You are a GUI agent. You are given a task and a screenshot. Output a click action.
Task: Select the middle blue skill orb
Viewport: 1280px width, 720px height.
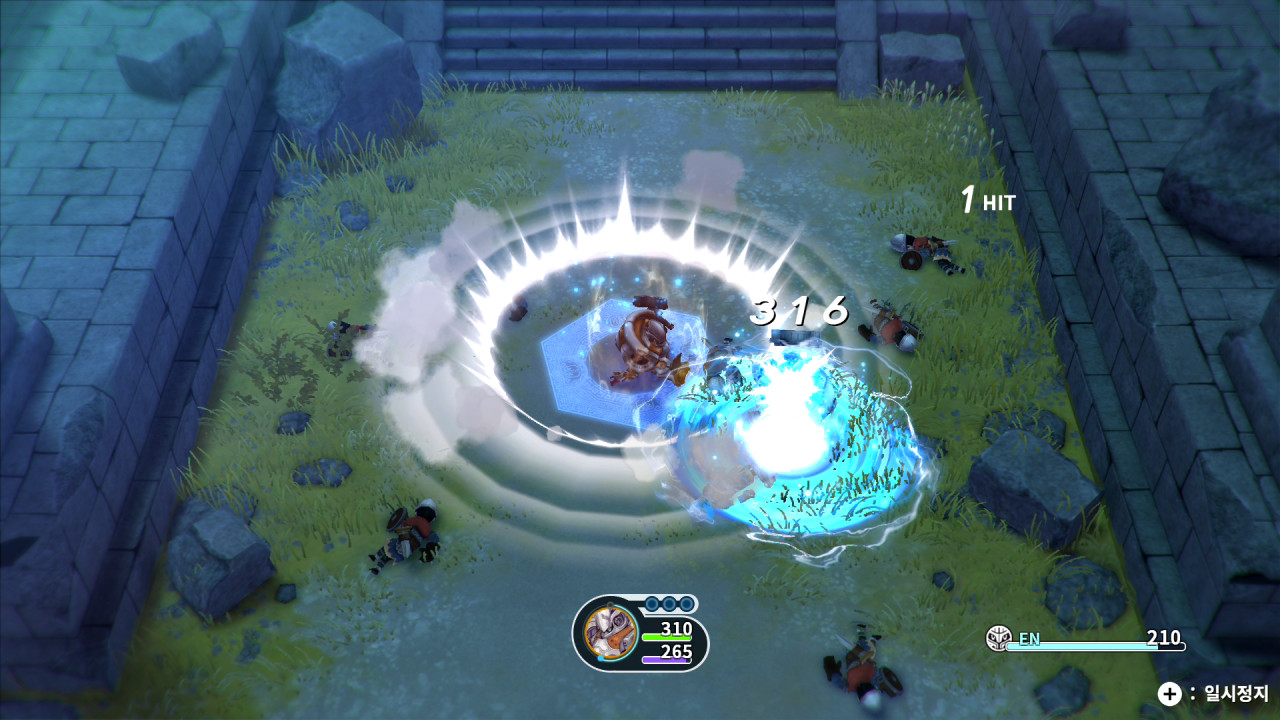669,604
